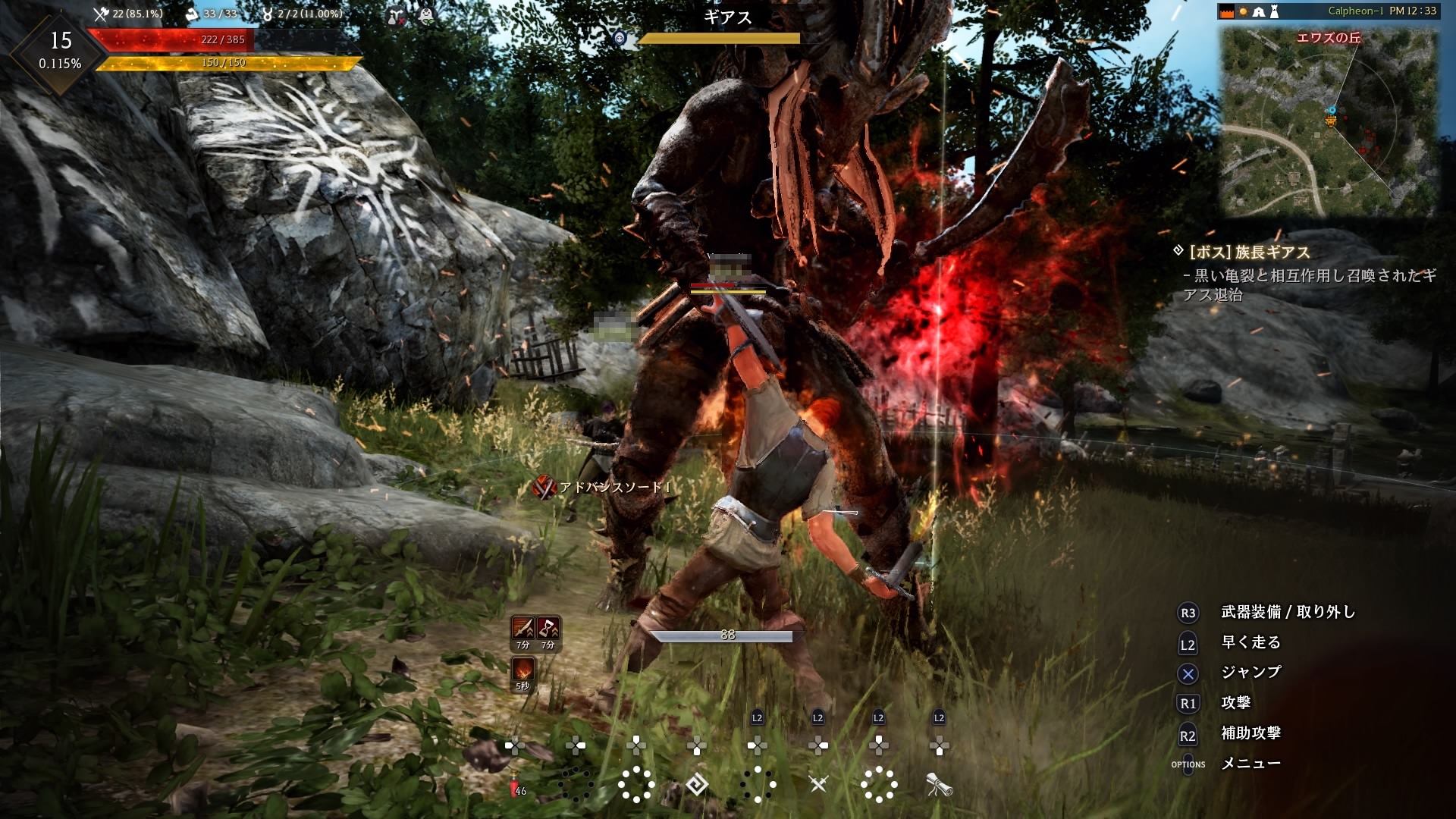Use the red potion hotbar slot

(x=516, y=786)
